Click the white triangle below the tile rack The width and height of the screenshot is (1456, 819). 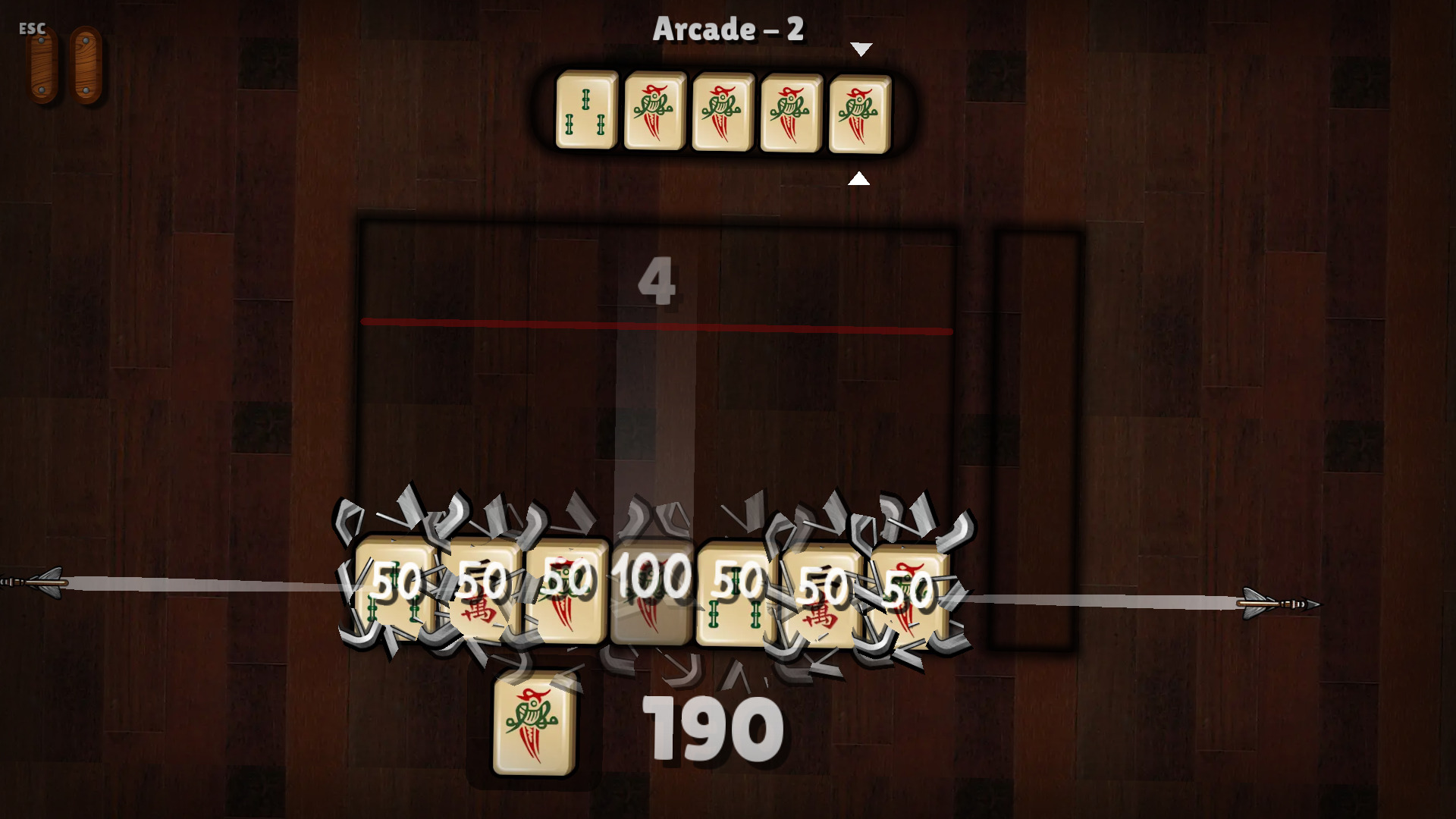tap(859, 179)
